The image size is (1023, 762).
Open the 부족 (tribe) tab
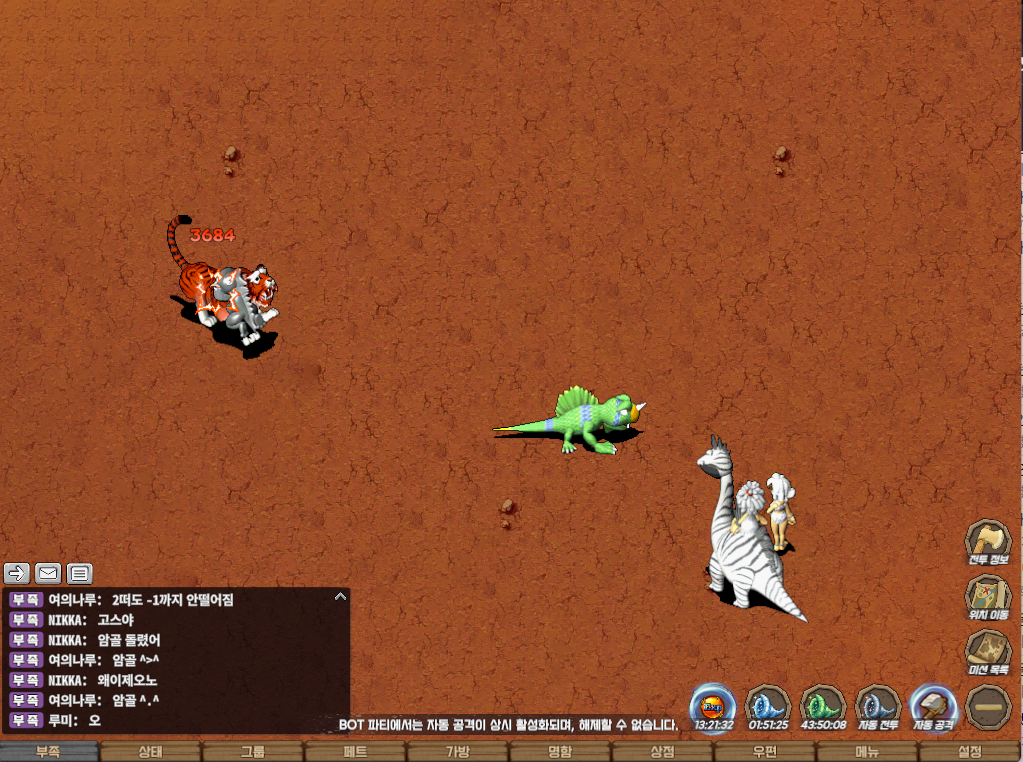[x=50, y=752]
